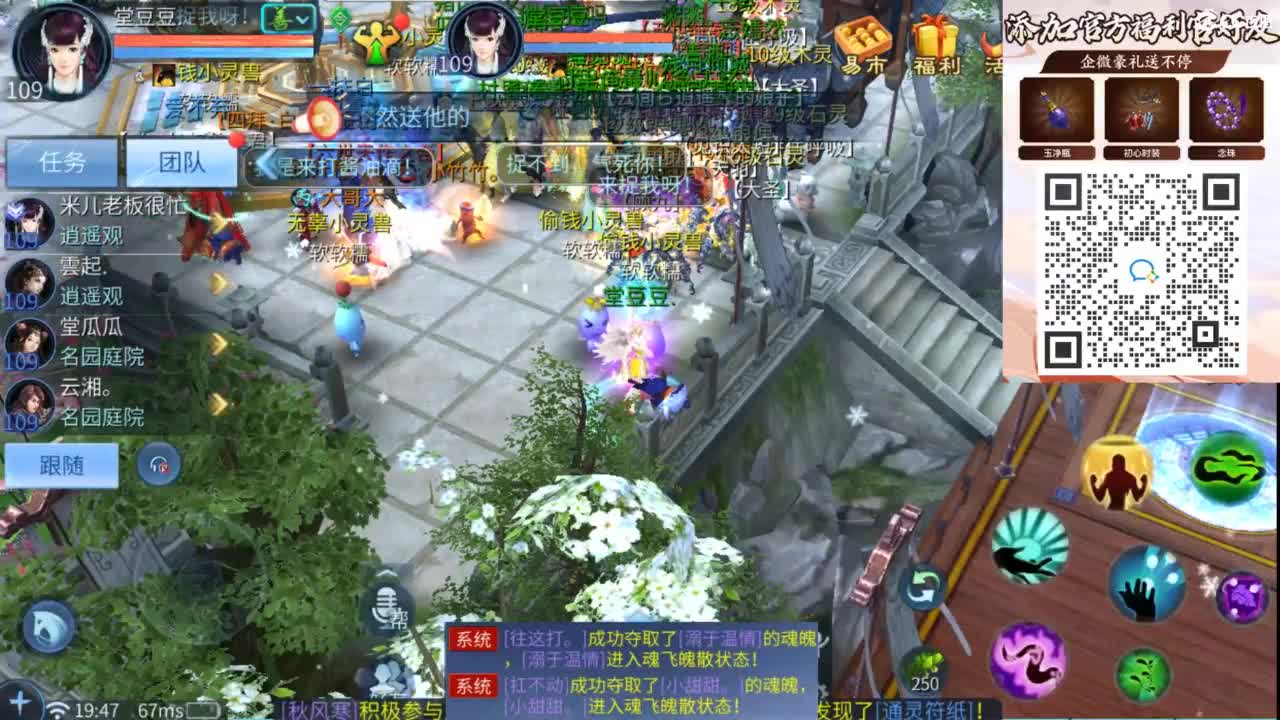Switch to the 任务 quest tab
This screenshot has width=1280, height=720.
point(63,161)
